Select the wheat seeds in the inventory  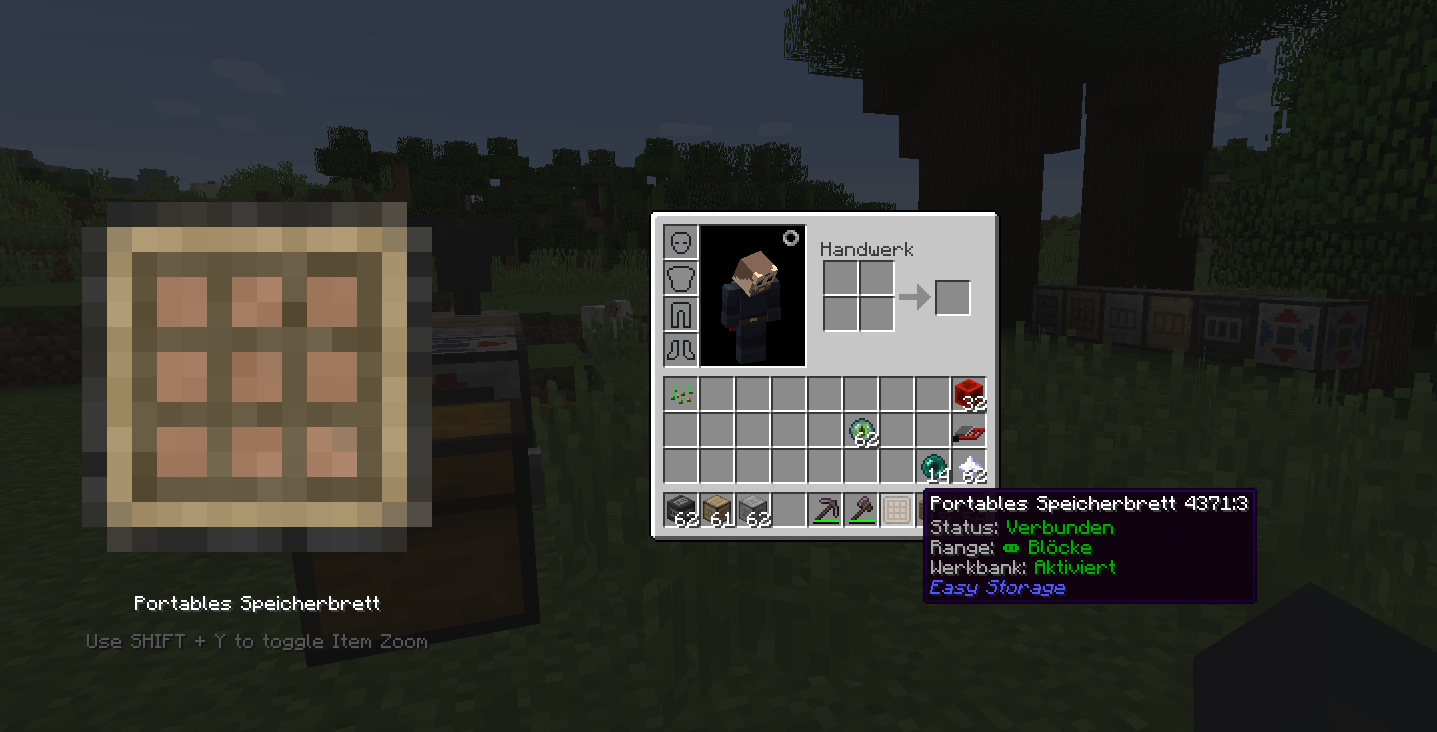pos(681,394)
